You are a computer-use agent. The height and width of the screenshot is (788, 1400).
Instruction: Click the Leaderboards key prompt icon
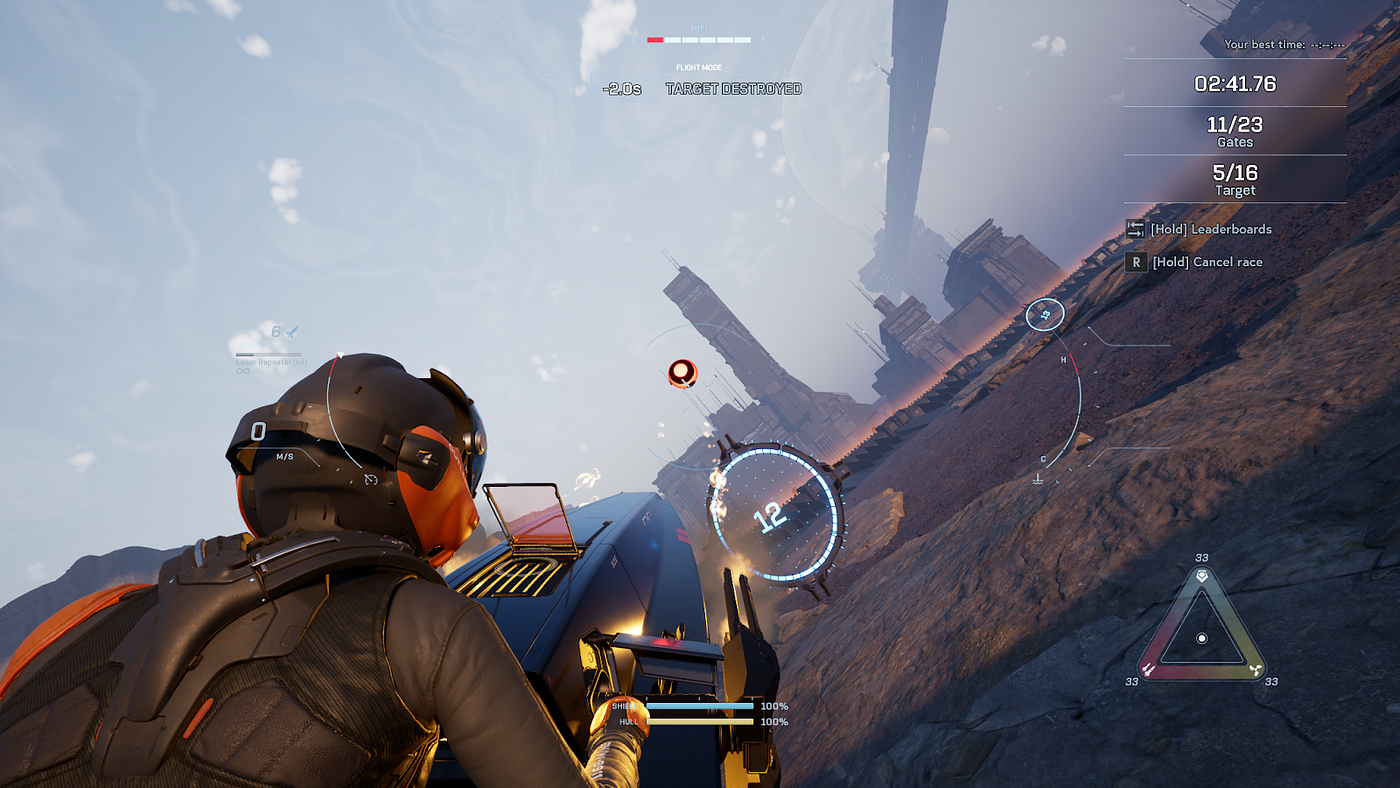(1136, 229)
